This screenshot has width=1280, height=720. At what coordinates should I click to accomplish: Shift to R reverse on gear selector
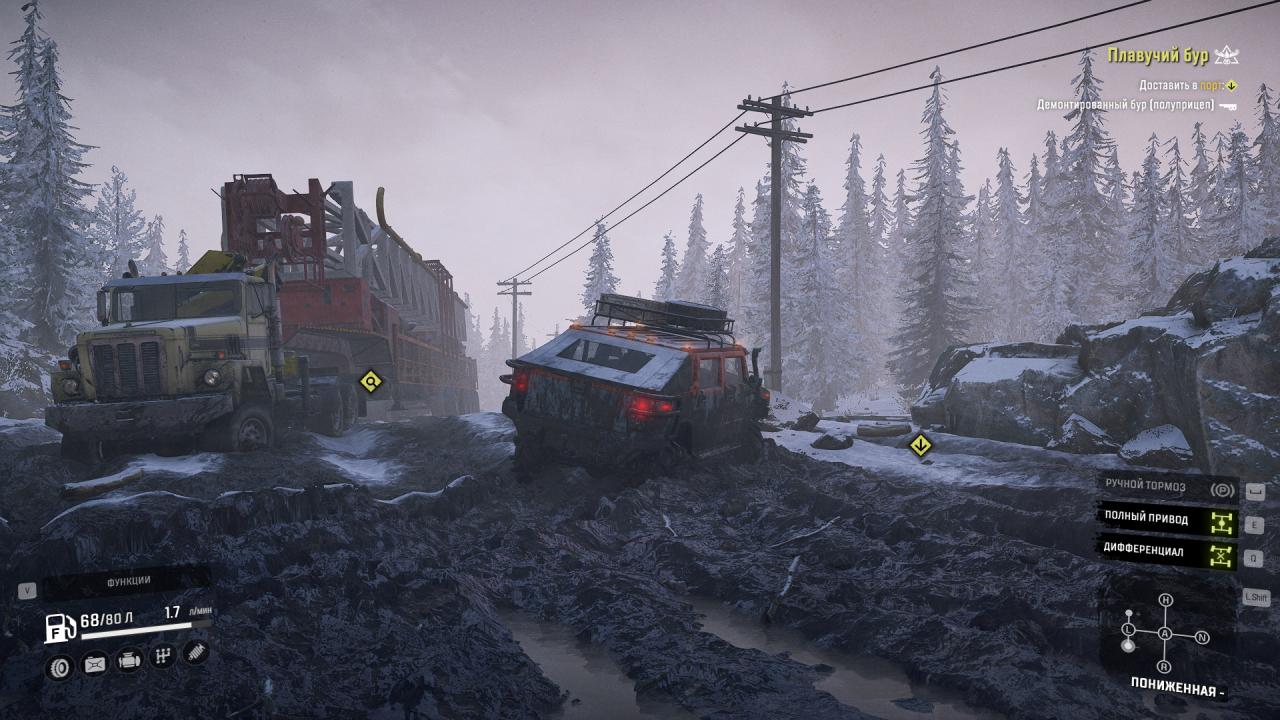[1163, 666]
